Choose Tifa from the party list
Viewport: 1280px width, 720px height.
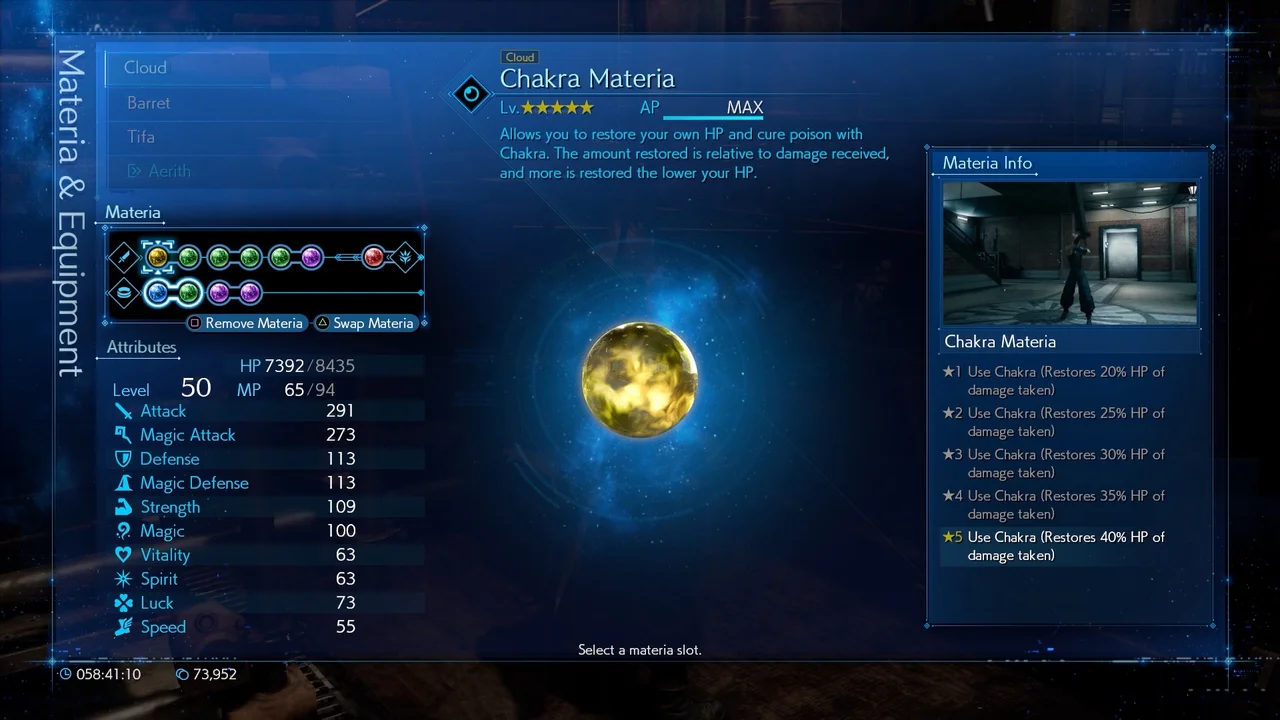tap(141, 137)
